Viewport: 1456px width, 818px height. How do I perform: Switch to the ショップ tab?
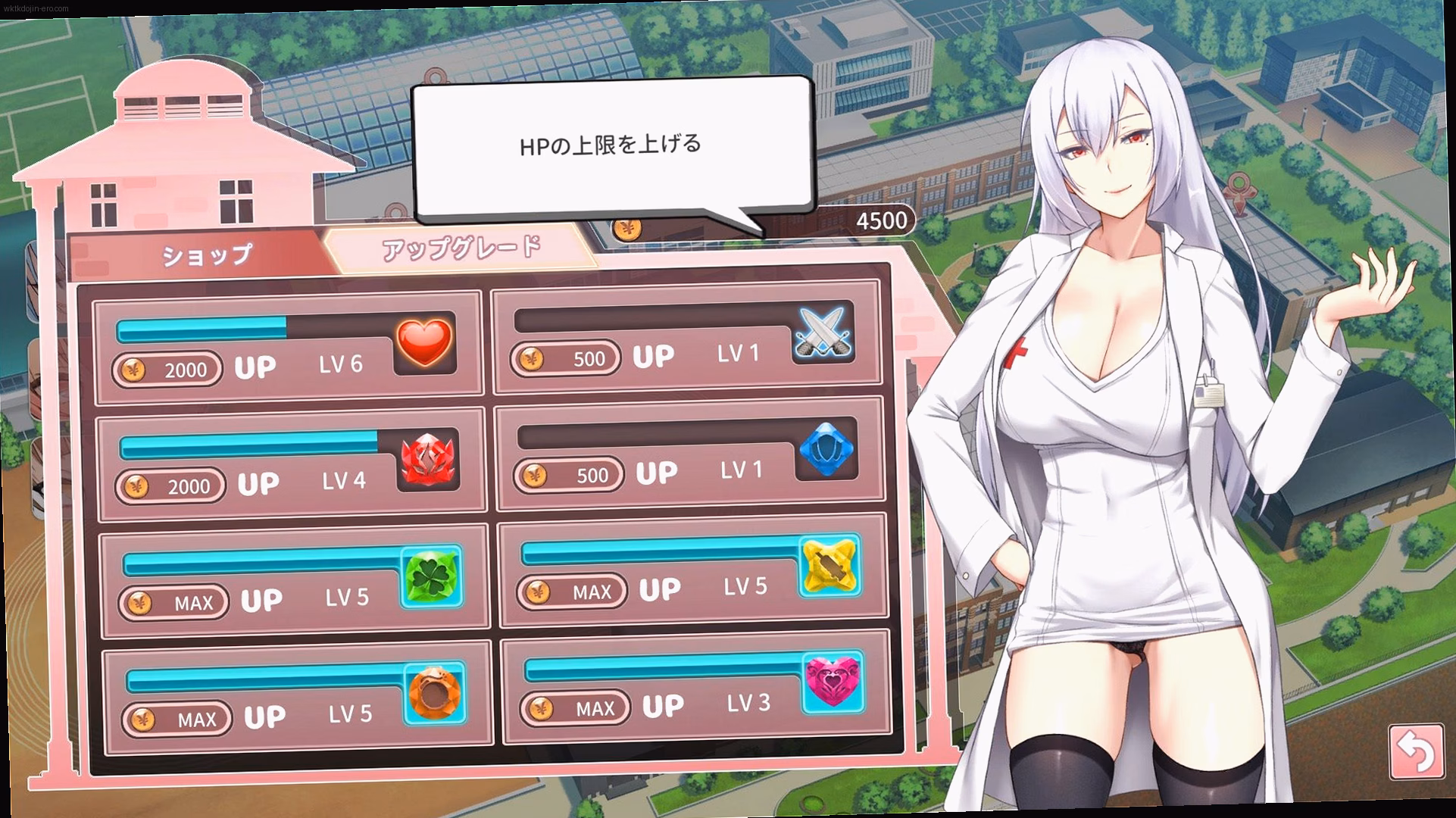204,254
